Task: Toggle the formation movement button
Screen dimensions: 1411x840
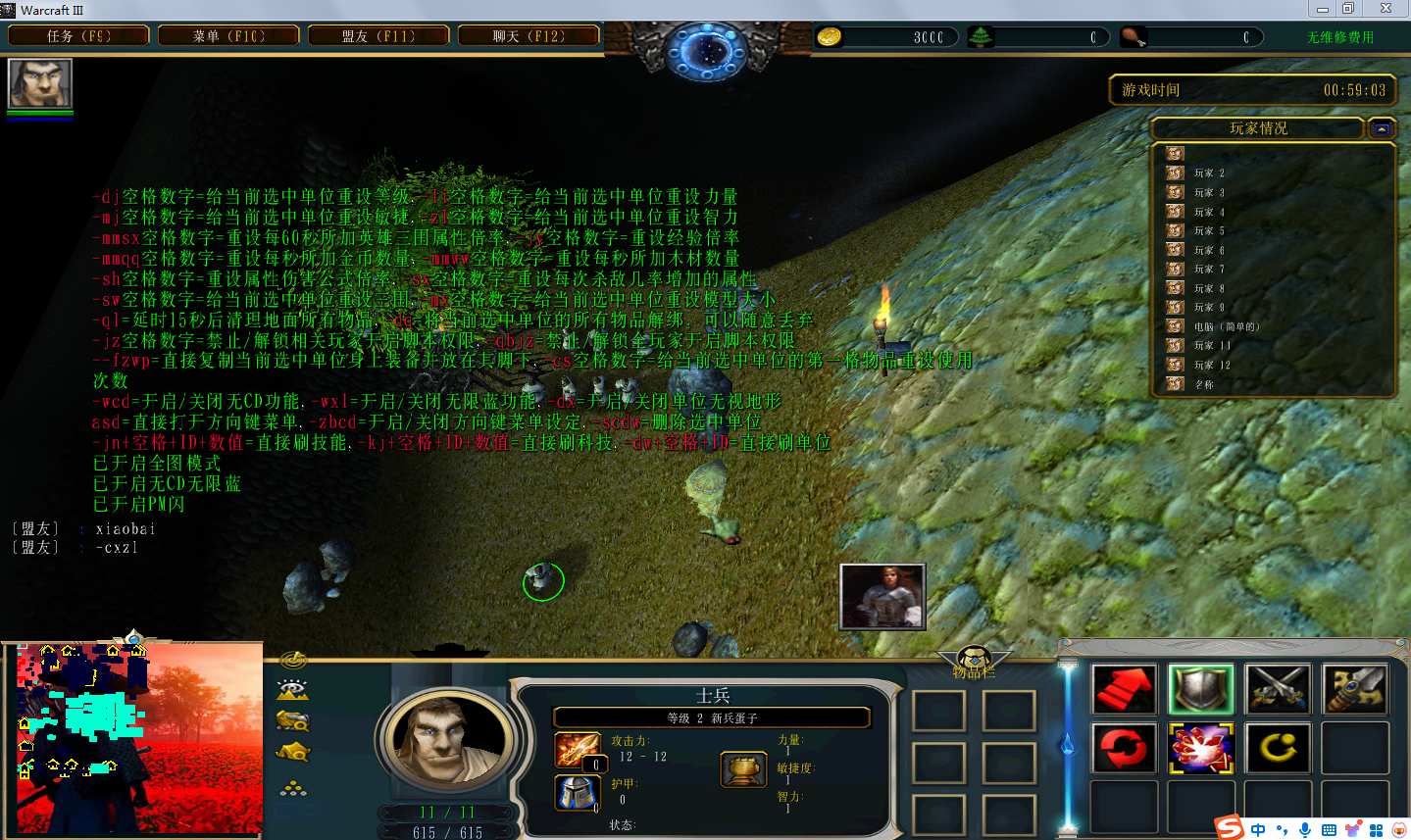Action: [x=293, y=787]
